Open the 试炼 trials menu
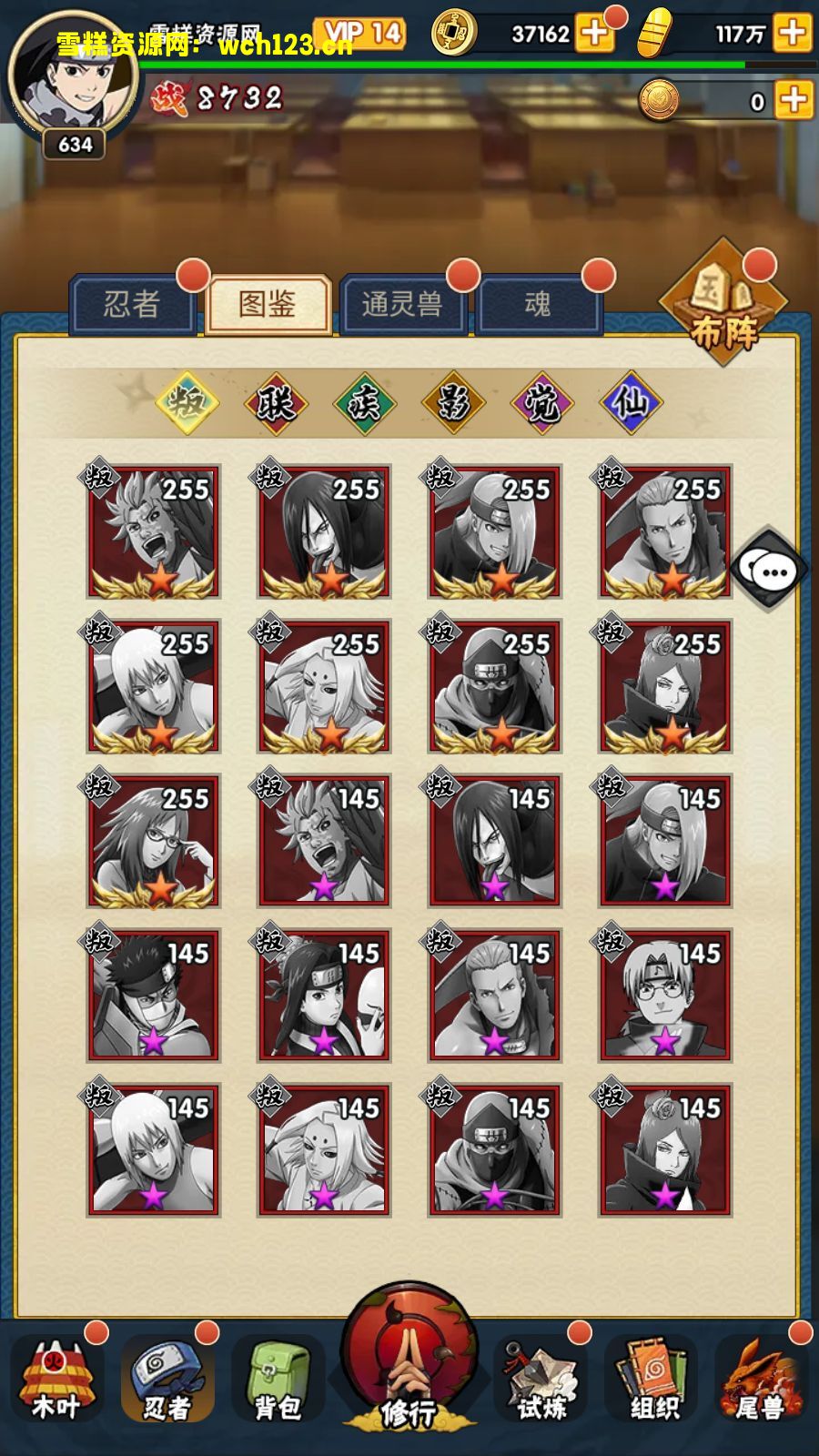Image resolution: width=819 pixels, height=1456 pixels. click(x=542, y=1380)
